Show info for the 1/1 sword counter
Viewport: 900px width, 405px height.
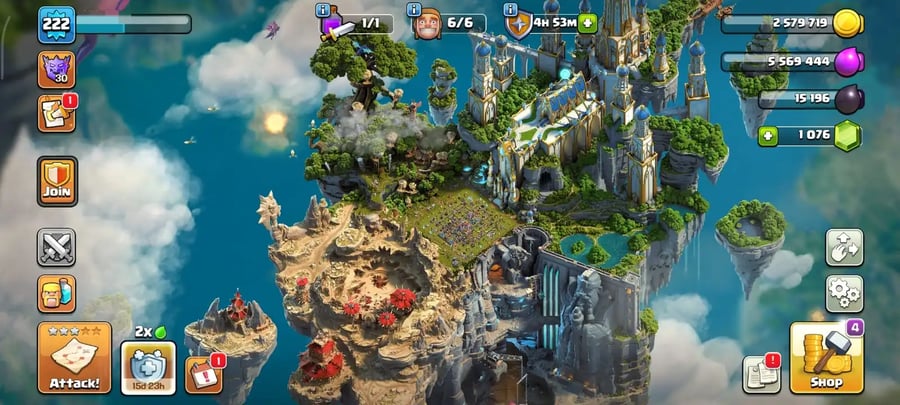click(x=323, y=11)
